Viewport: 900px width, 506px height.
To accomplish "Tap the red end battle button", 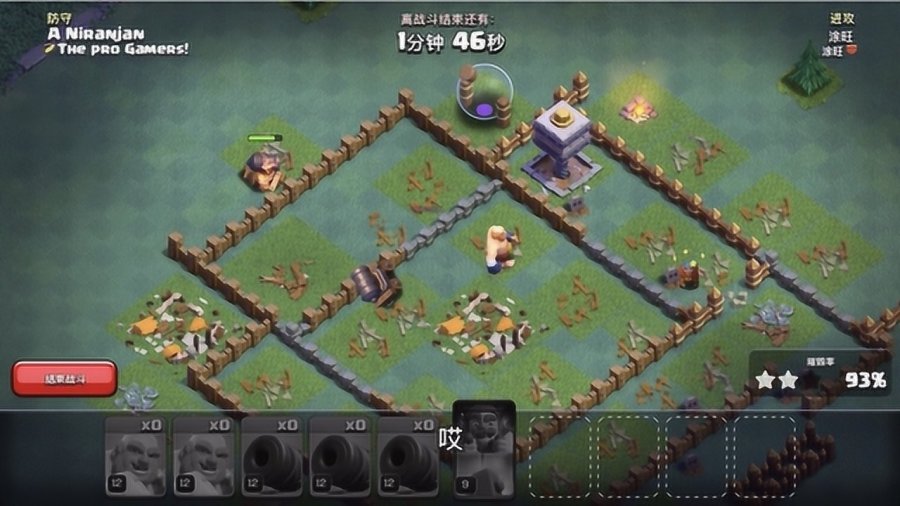I will coord(64,378).
